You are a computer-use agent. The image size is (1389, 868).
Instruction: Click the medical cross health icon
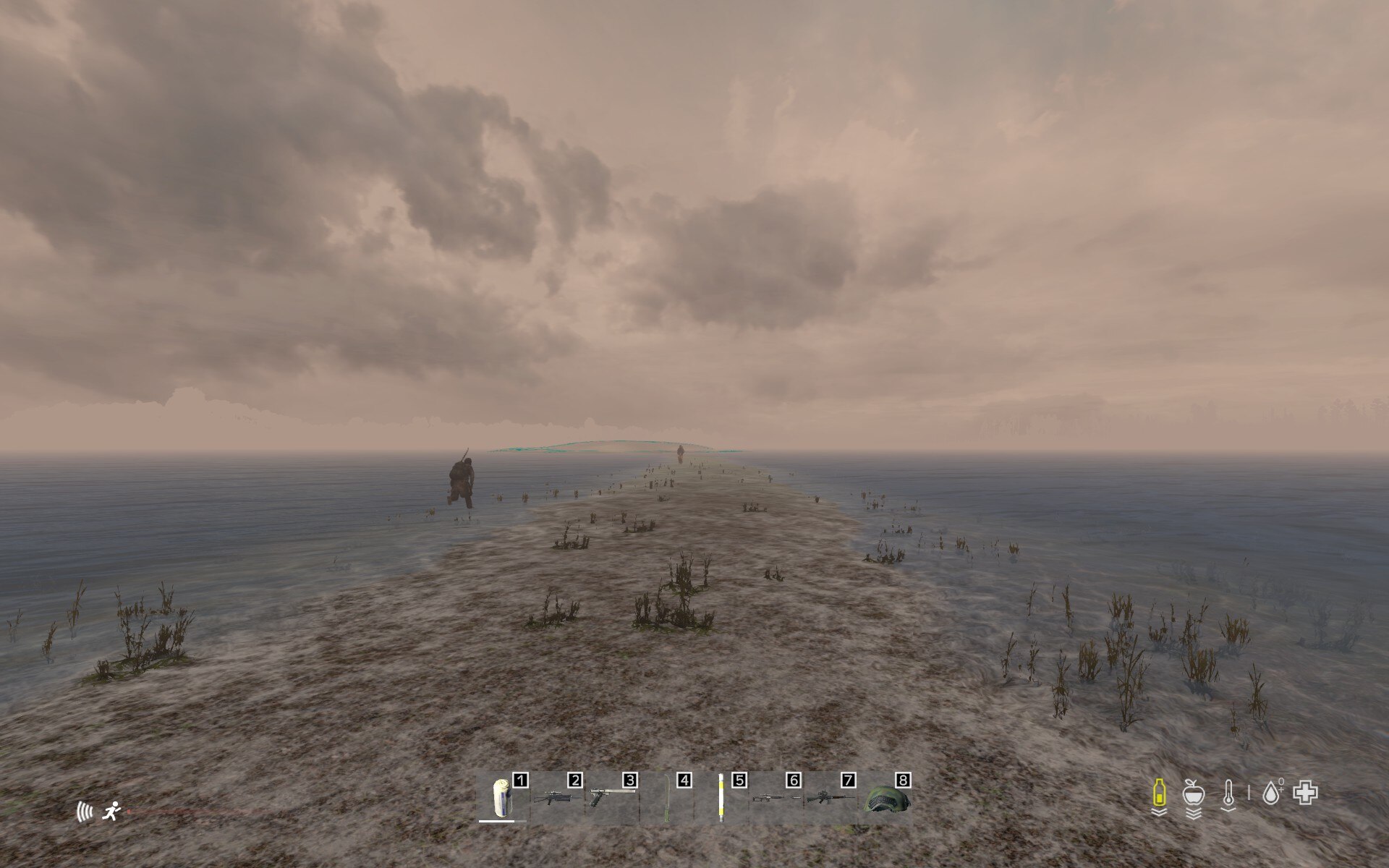(1306, 793)
